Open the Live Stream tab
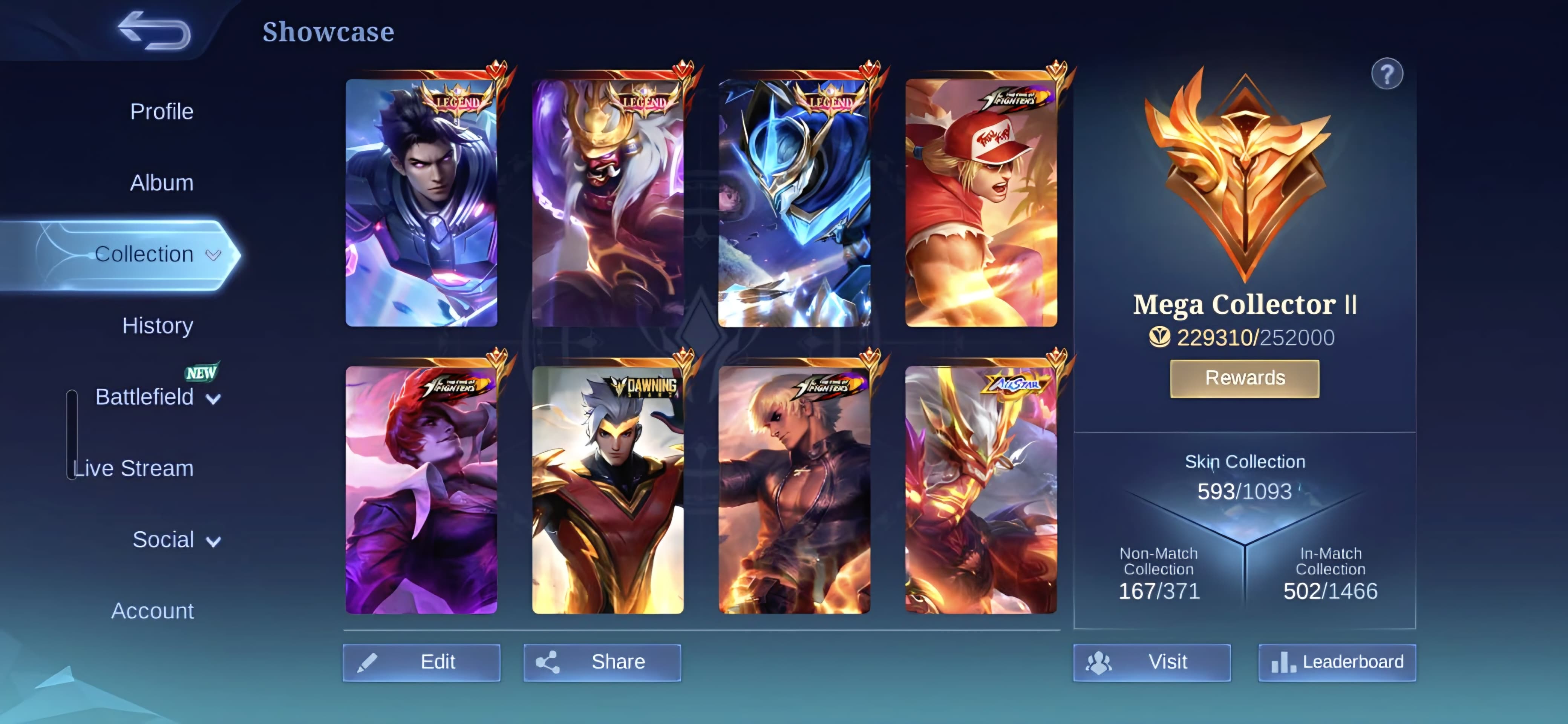1568x724 pixels. click(x=133, y=468)
